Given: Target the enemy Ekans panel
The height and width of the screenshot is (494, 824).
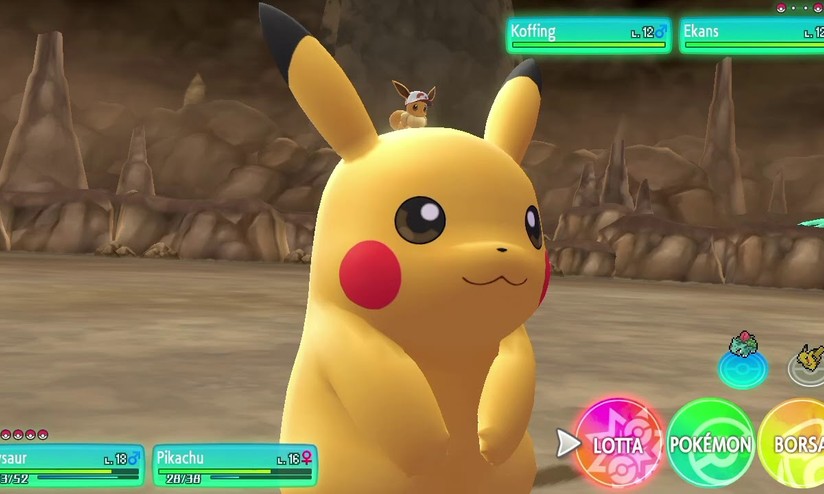Looking at the screenshot, I should pyautogui.click(x=752, y=34).
